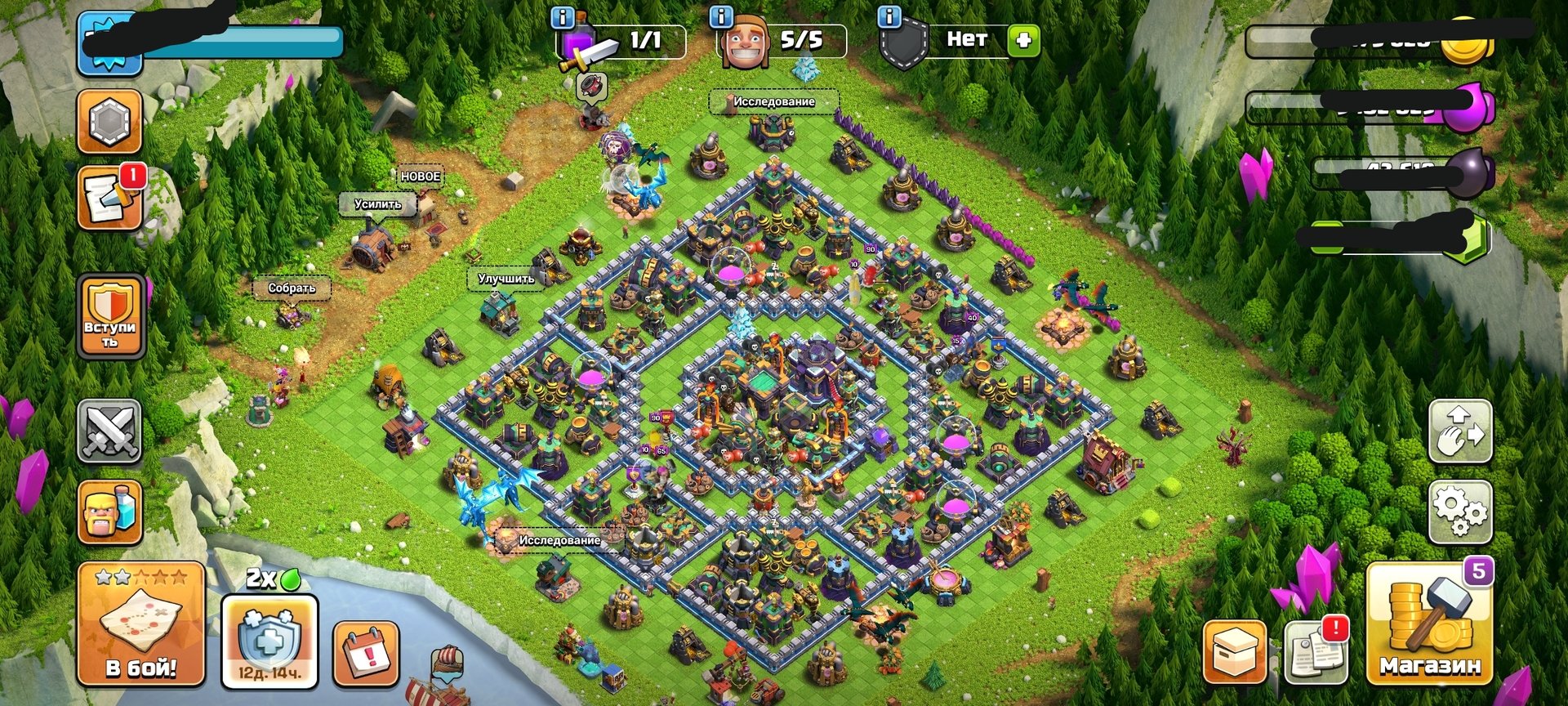The width and height of the screenshot is (1568, 706).
Task: Tap the Улучшить upgrade label
Action: point(506,279)
